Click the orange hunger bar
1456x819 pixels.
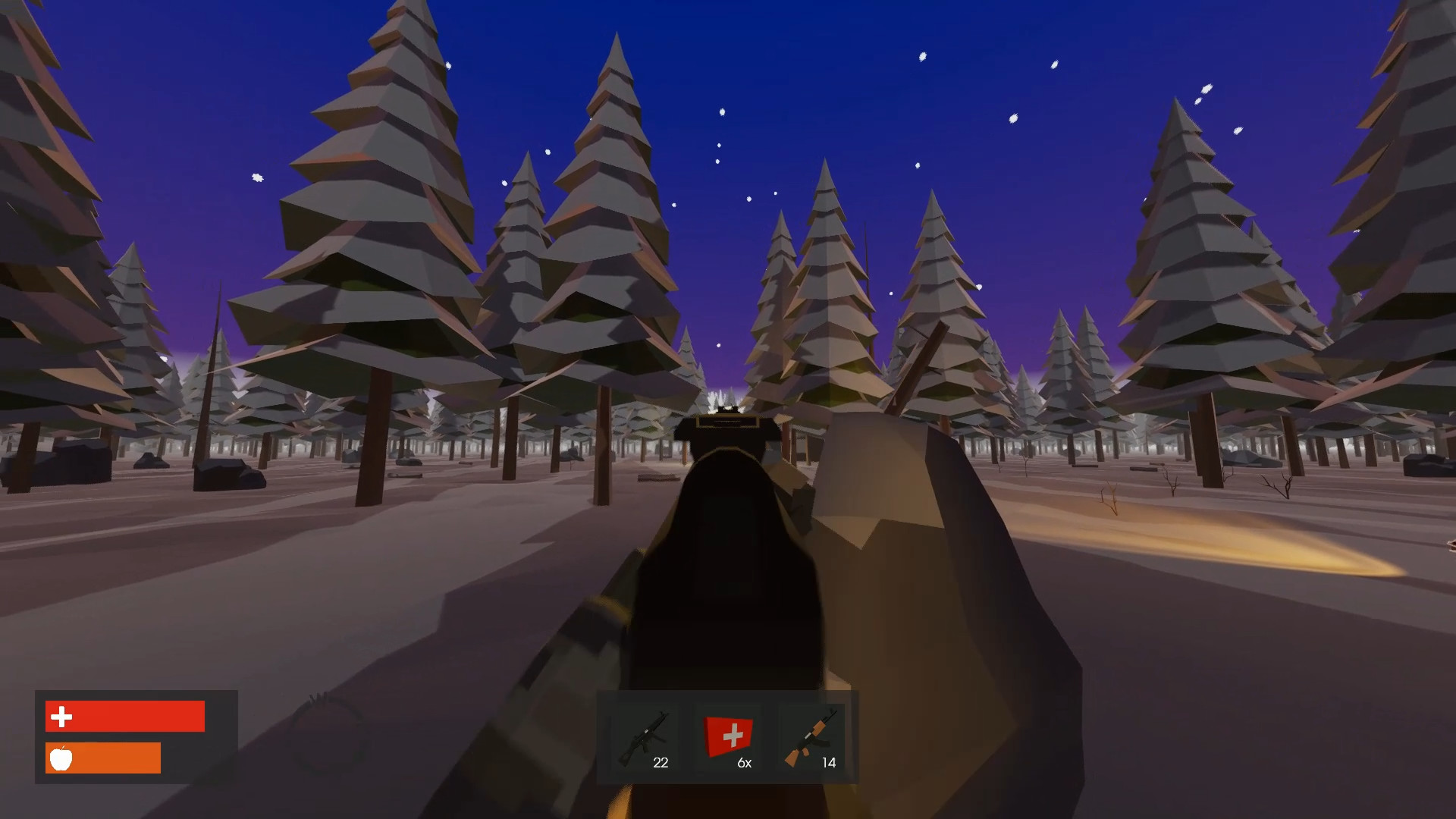point(102,758)
